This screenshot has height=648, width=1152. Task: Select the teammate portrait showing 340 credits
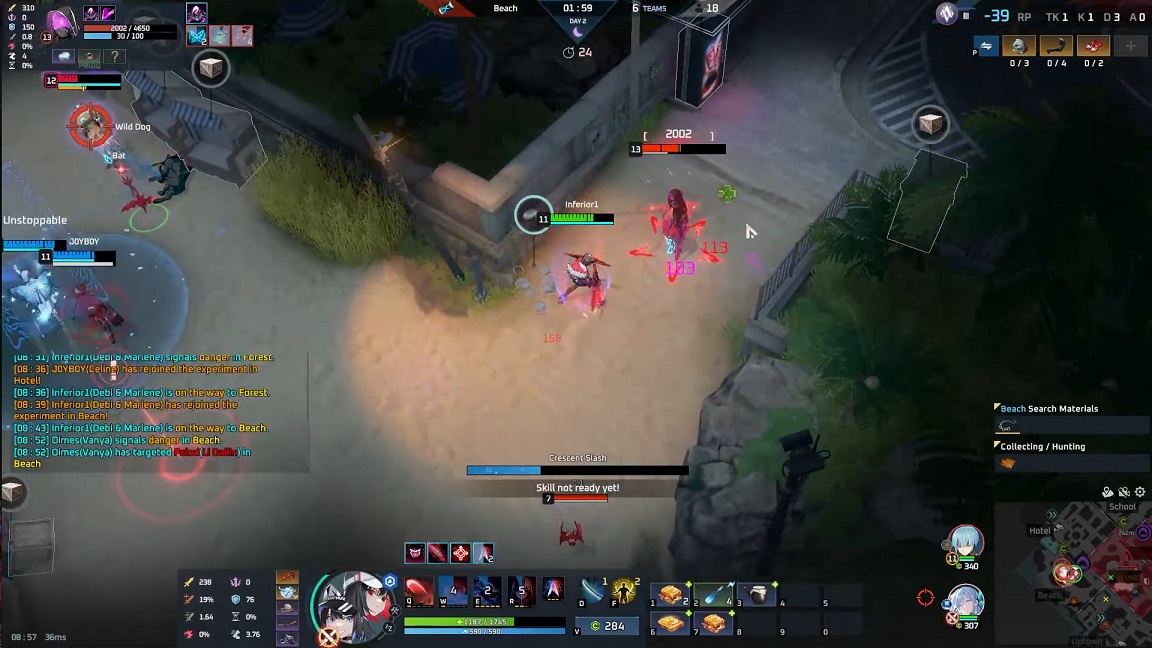tap(967, 543)
